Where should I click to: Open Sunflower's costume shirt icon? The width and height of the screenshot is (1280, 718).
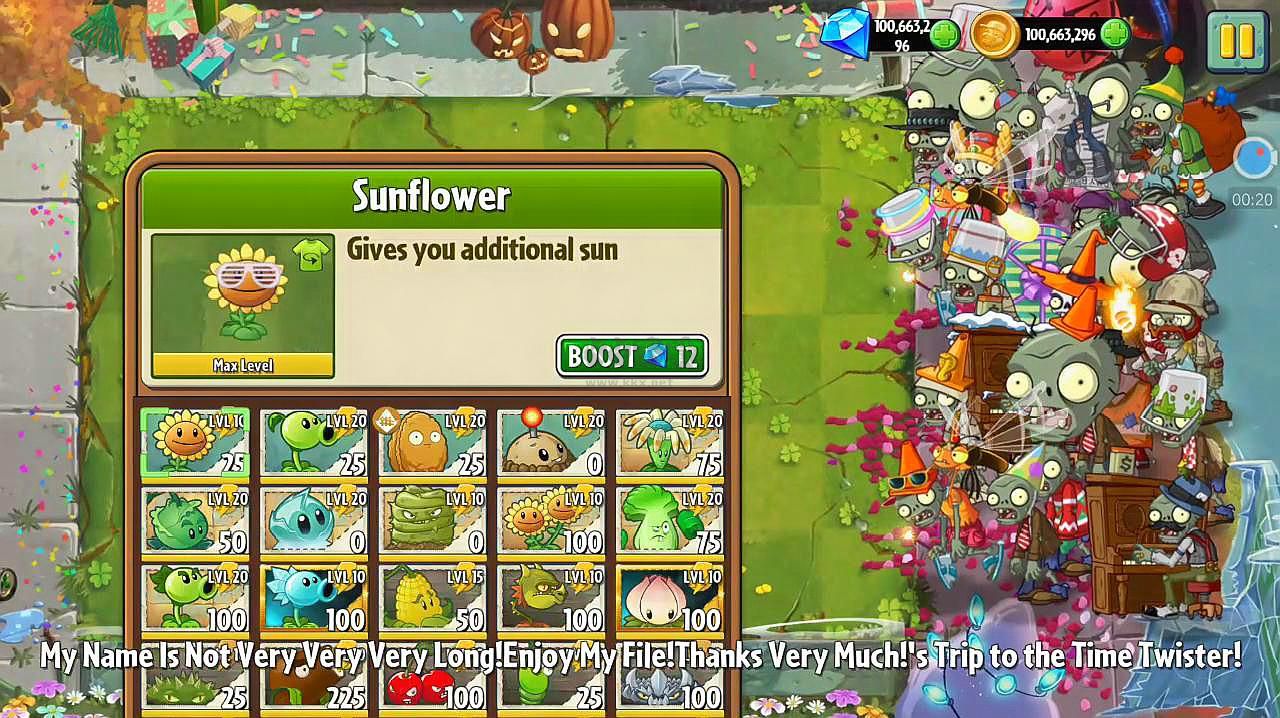311,256
